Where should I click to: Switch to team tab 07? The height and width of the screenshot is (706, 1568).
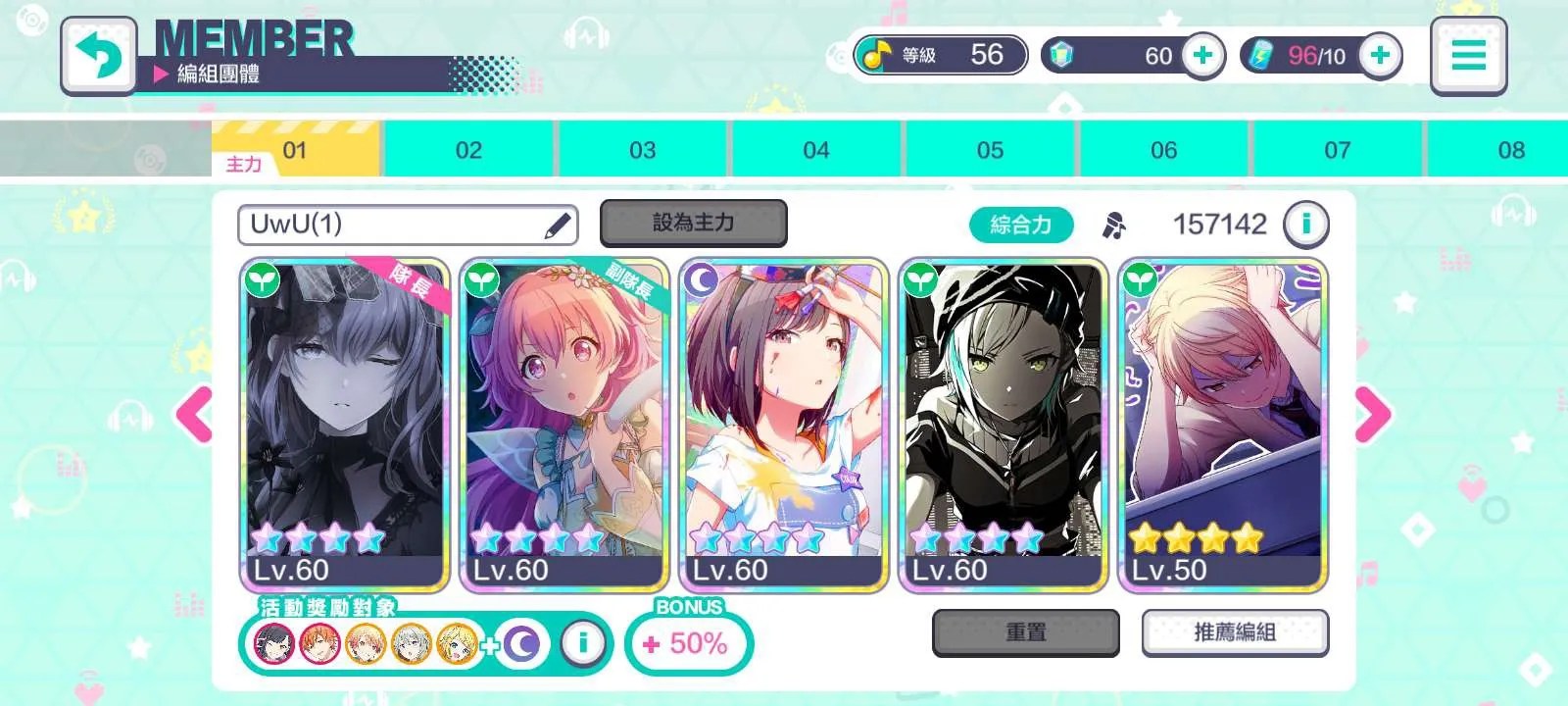pyautogui.click(x=1337, y=150)
